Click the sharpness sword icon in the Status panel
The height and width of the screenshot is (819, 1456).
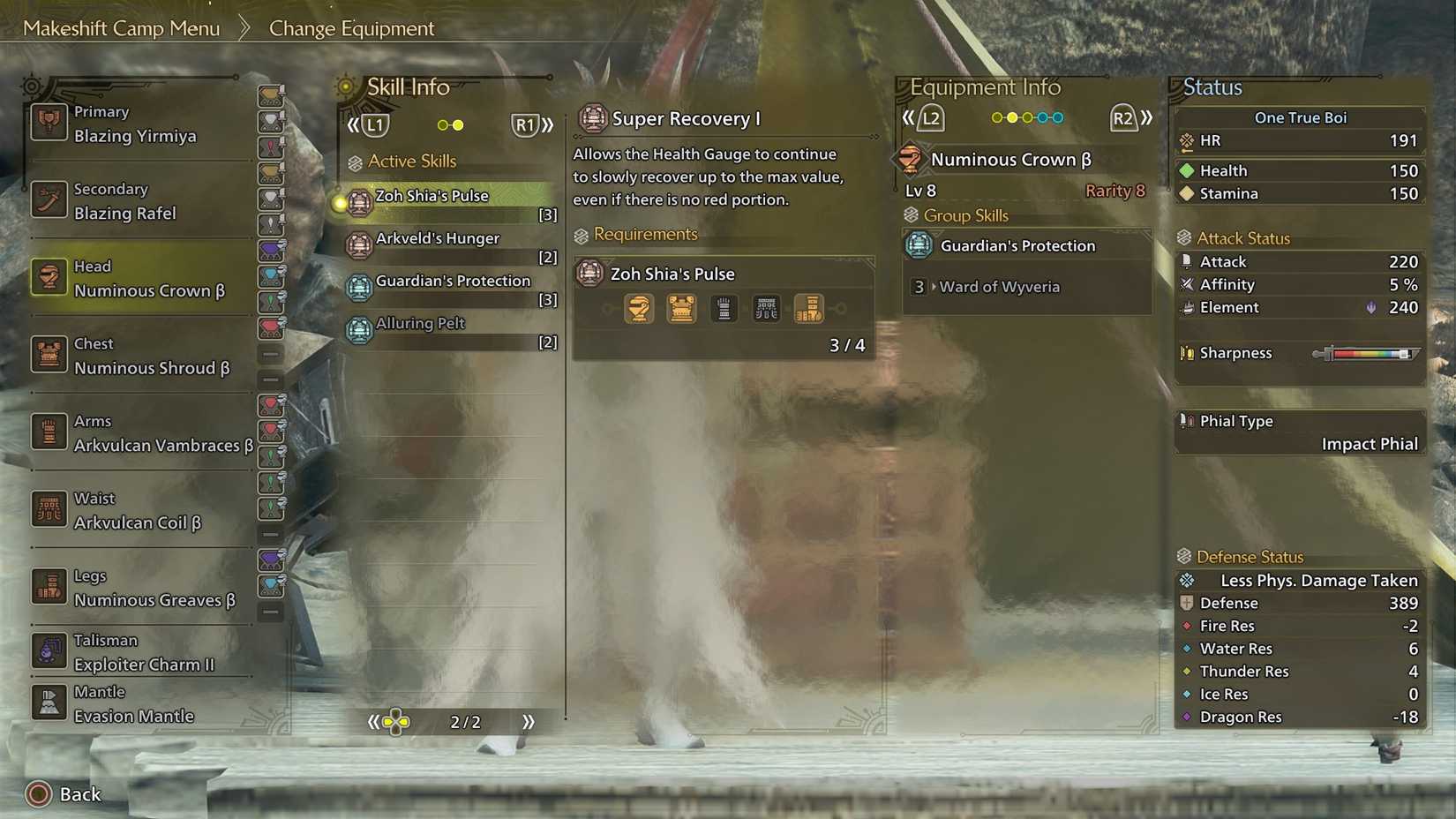1186,353
